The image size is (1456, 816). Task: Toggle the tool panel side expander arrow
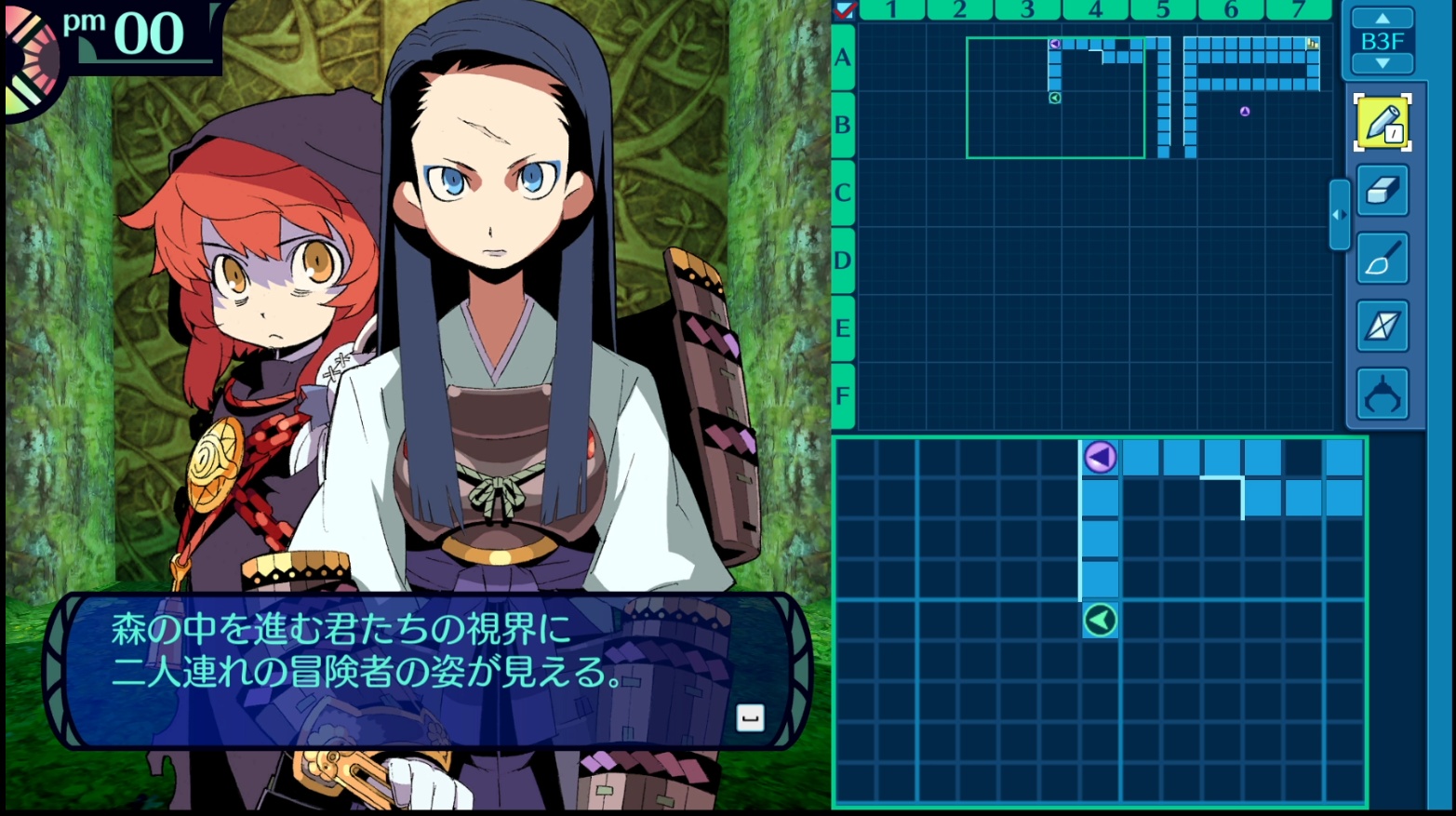point(1339,215)
